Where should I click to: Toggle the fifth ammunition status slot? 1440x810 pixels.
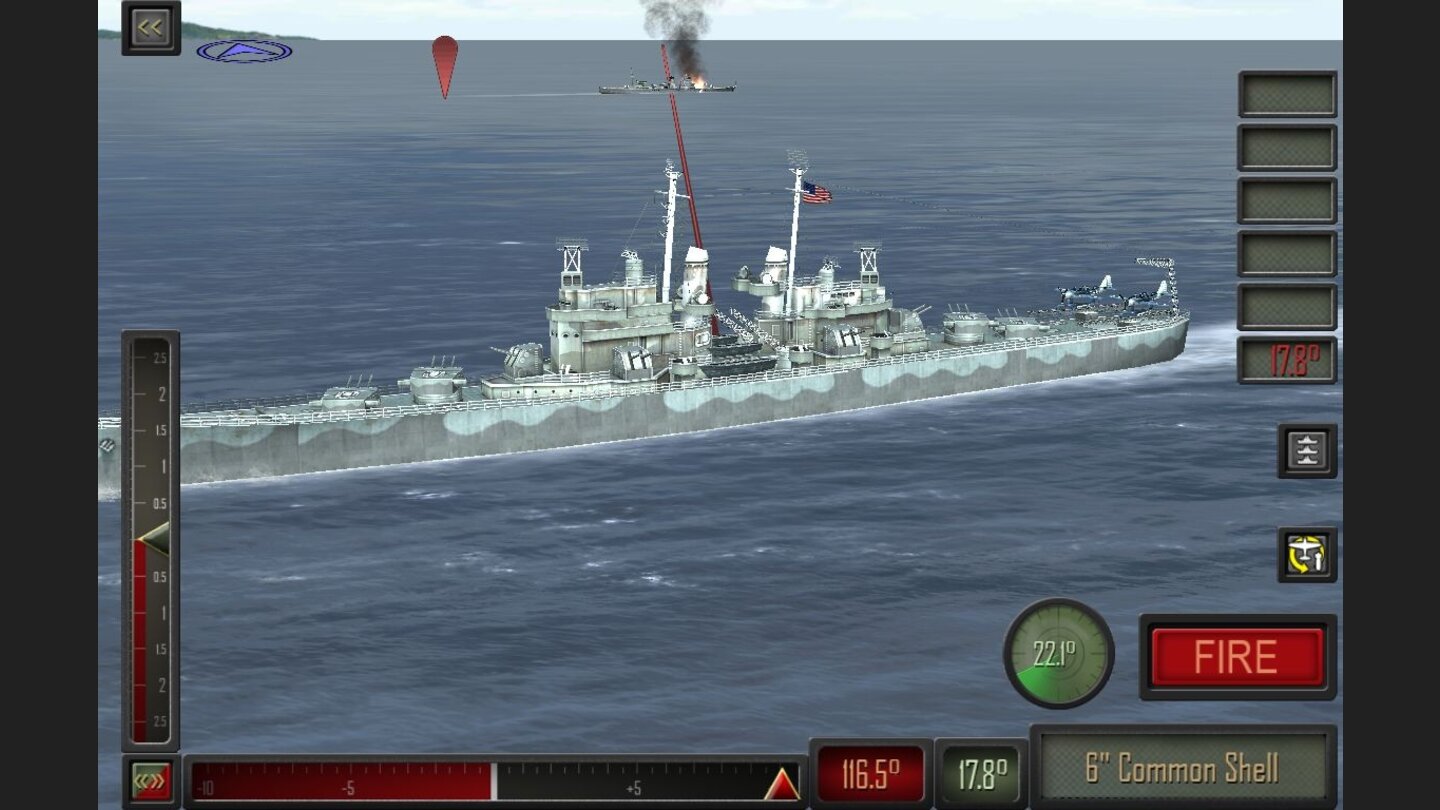[x=1289, y=305]
